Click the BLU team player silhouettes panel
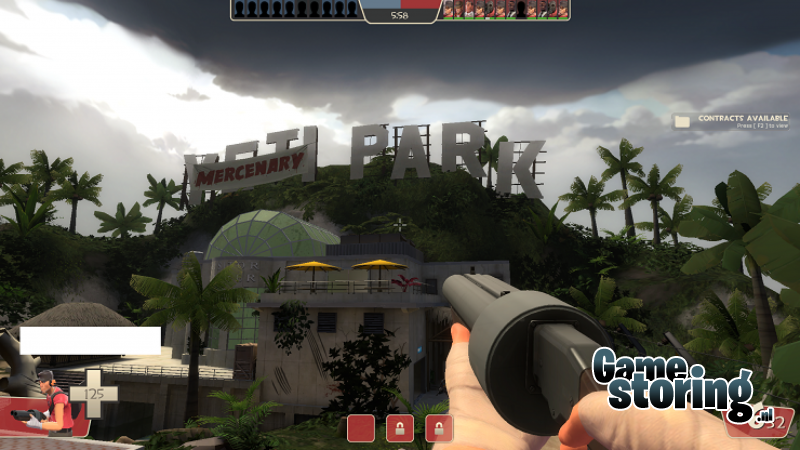Image resolution: width=800 pixels, height=450 pixels. coord(295,9)
